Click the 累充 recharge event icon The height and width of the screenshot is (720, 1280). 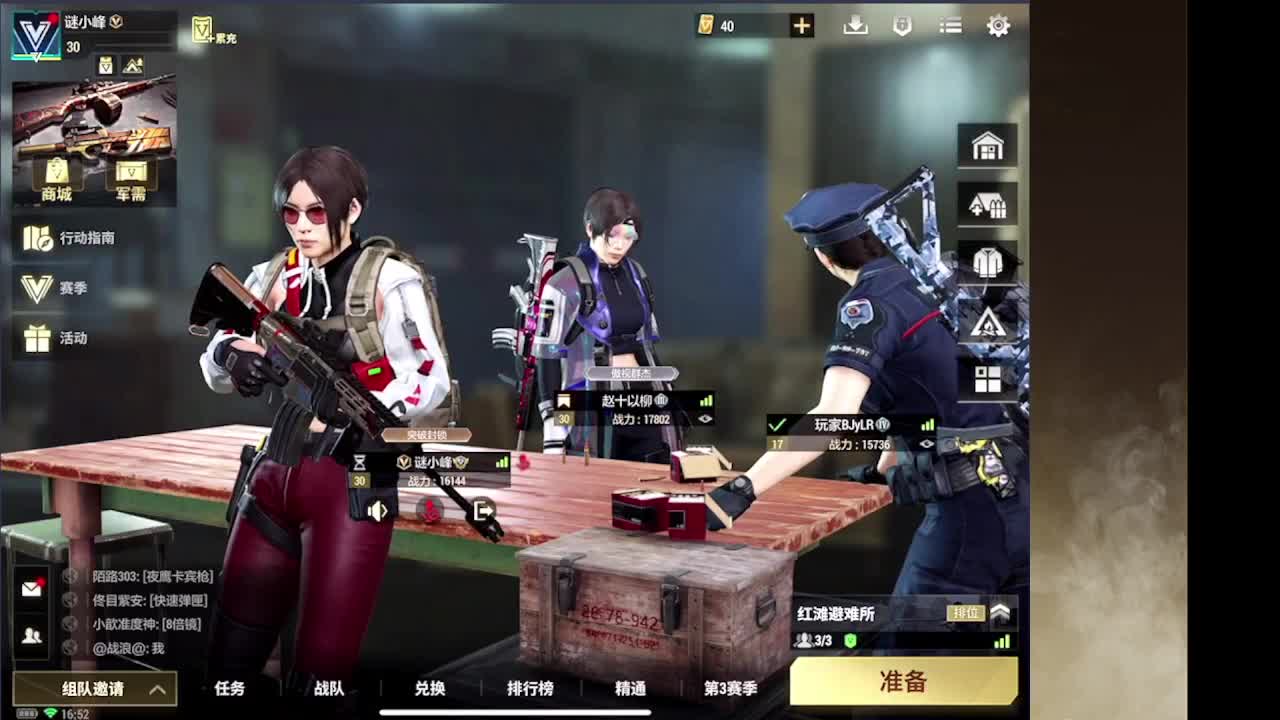(x=210, y=30)
